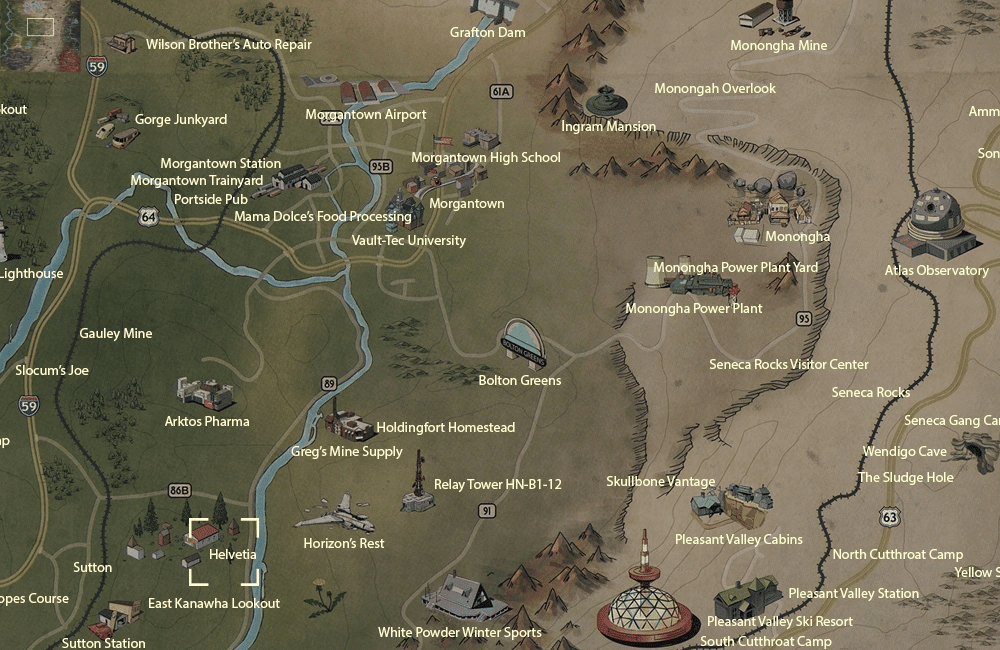Choose the Gorge Junkyard map marker

[x=115, y=124]
